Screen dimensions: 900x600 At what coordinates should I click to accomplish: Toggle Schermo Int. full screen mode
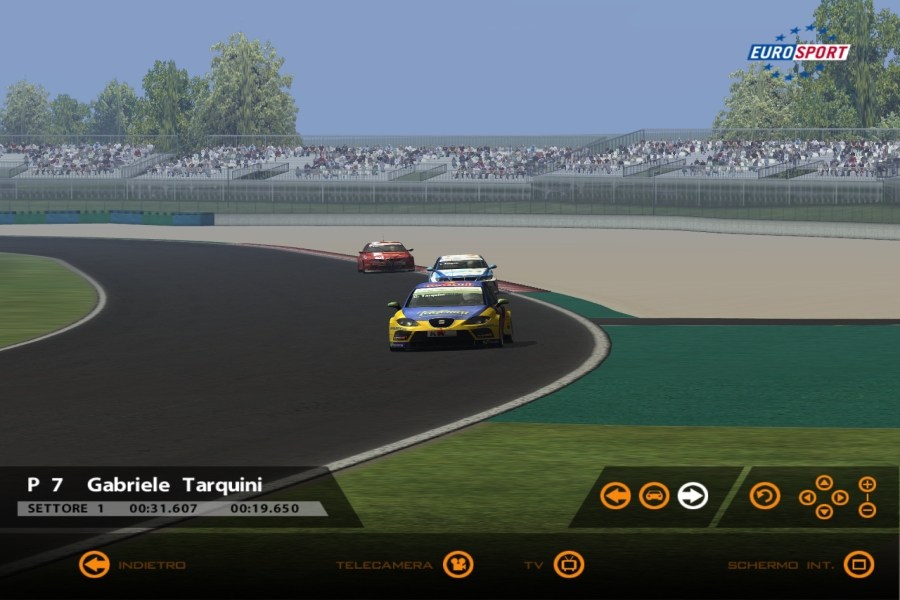pyautogui.click(x=858, y=565)
